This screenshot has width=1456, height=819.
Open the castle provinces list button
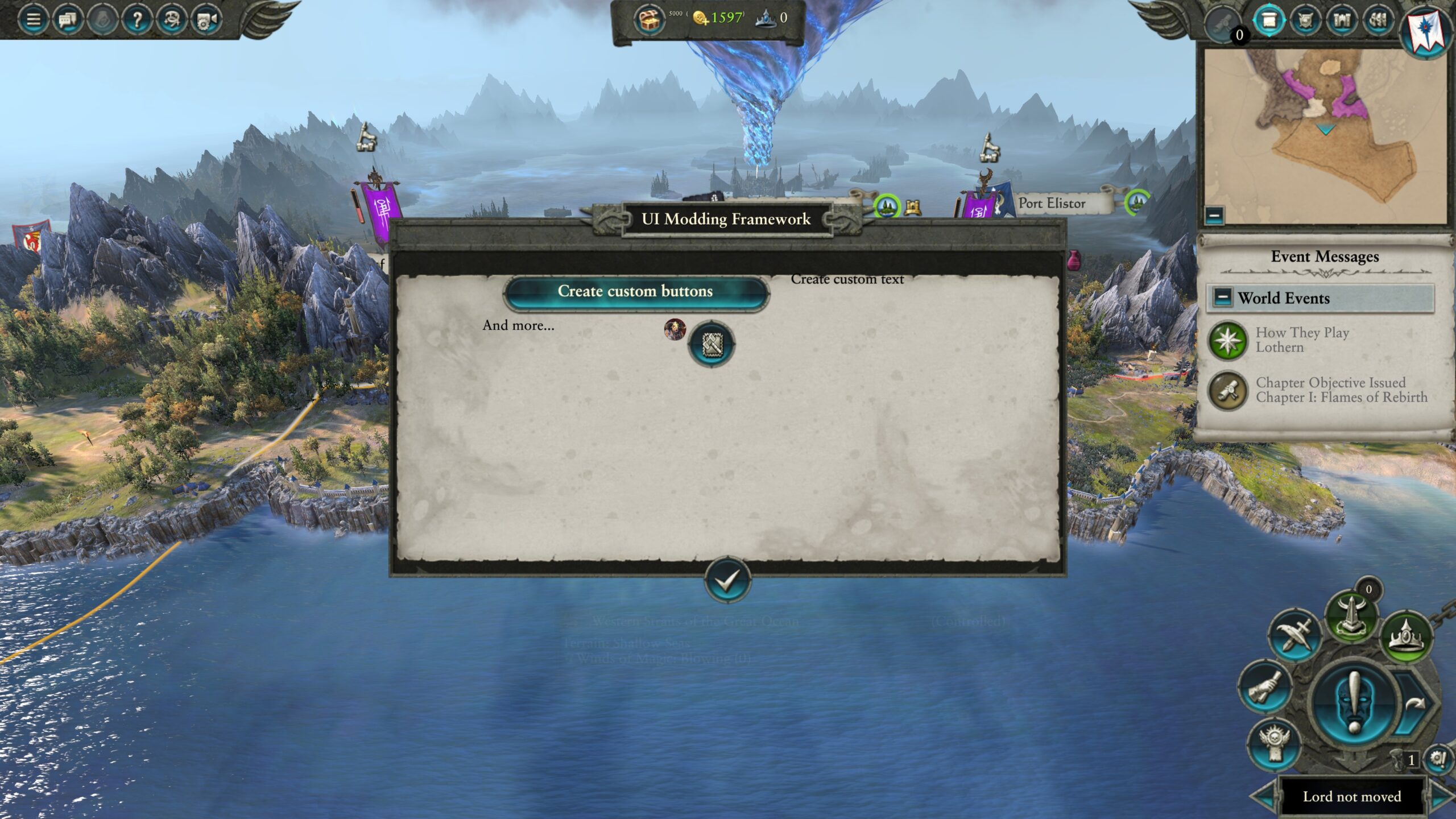coord(1342,20)
